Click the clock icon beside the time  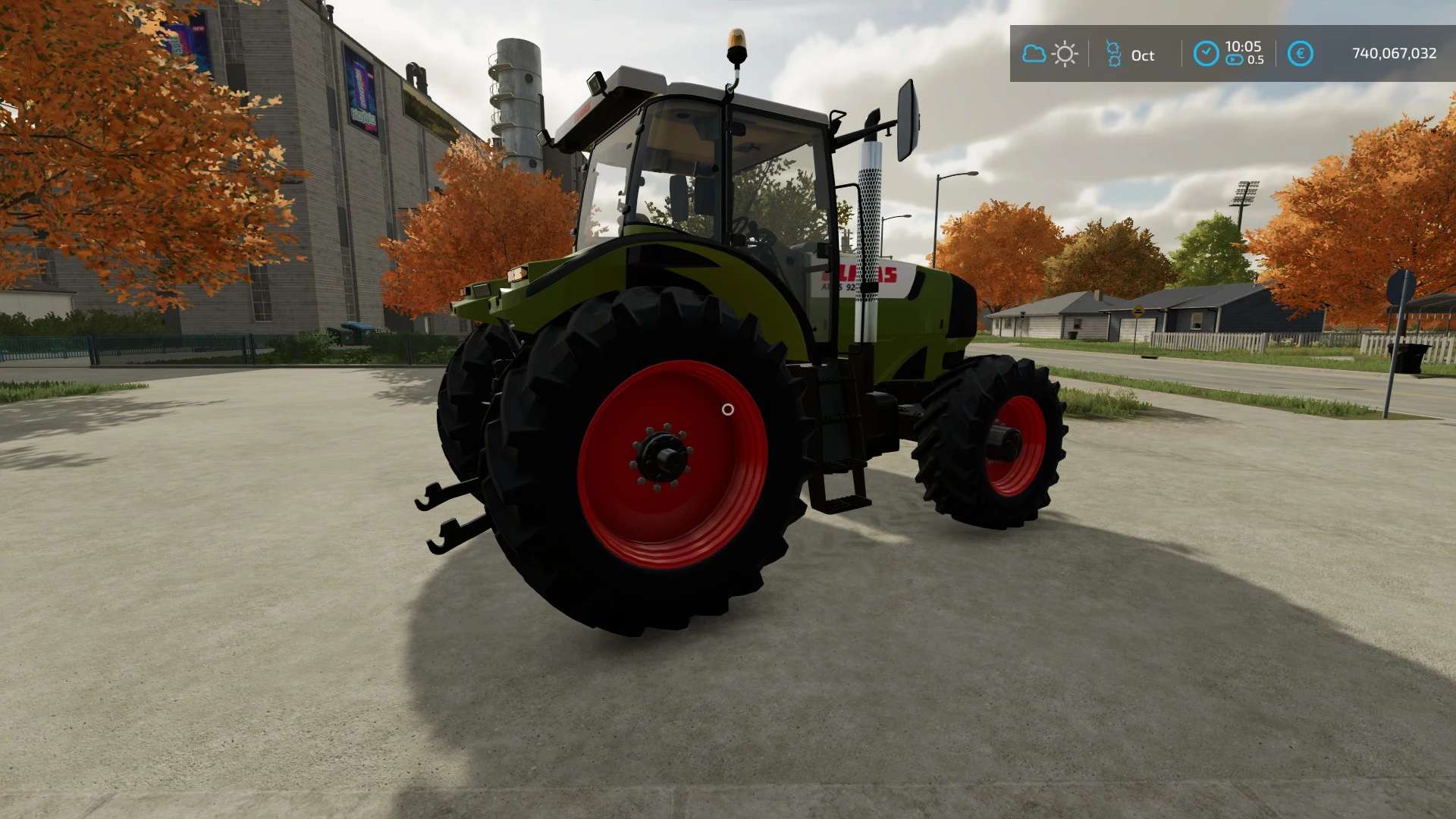click(1206, 54)
